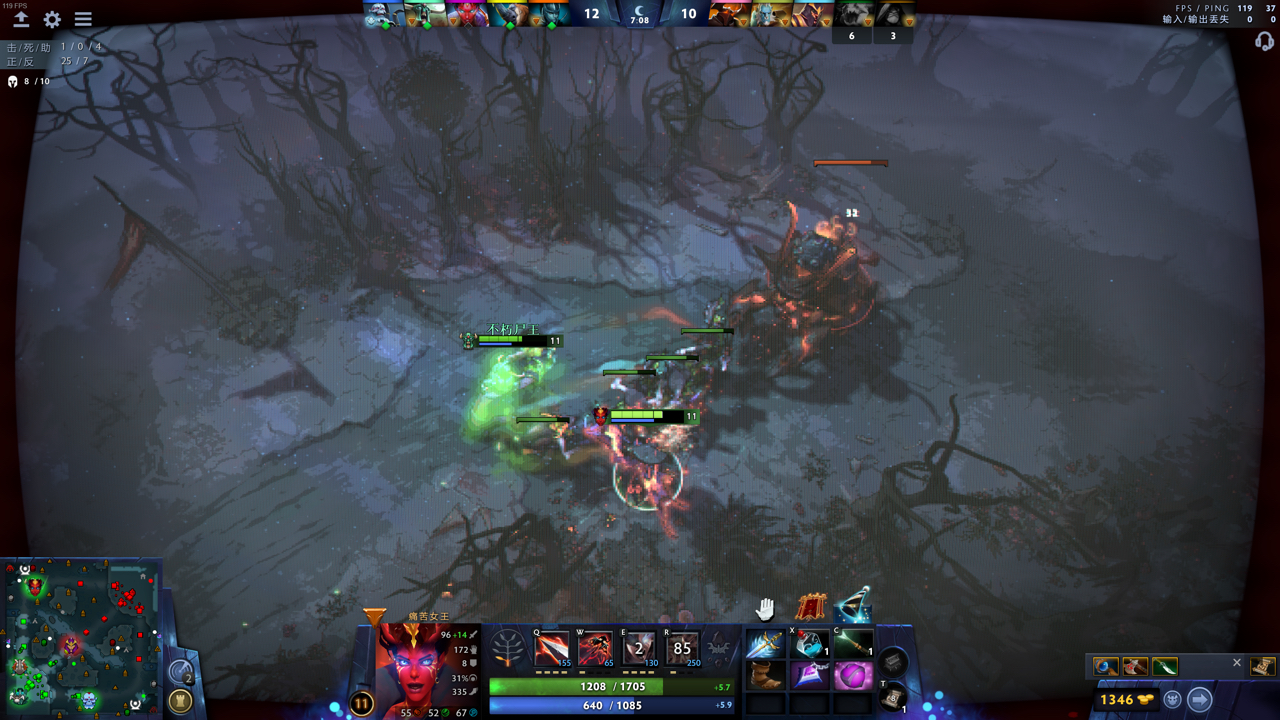Open the main menu hamburger icon

pos(84,18)
